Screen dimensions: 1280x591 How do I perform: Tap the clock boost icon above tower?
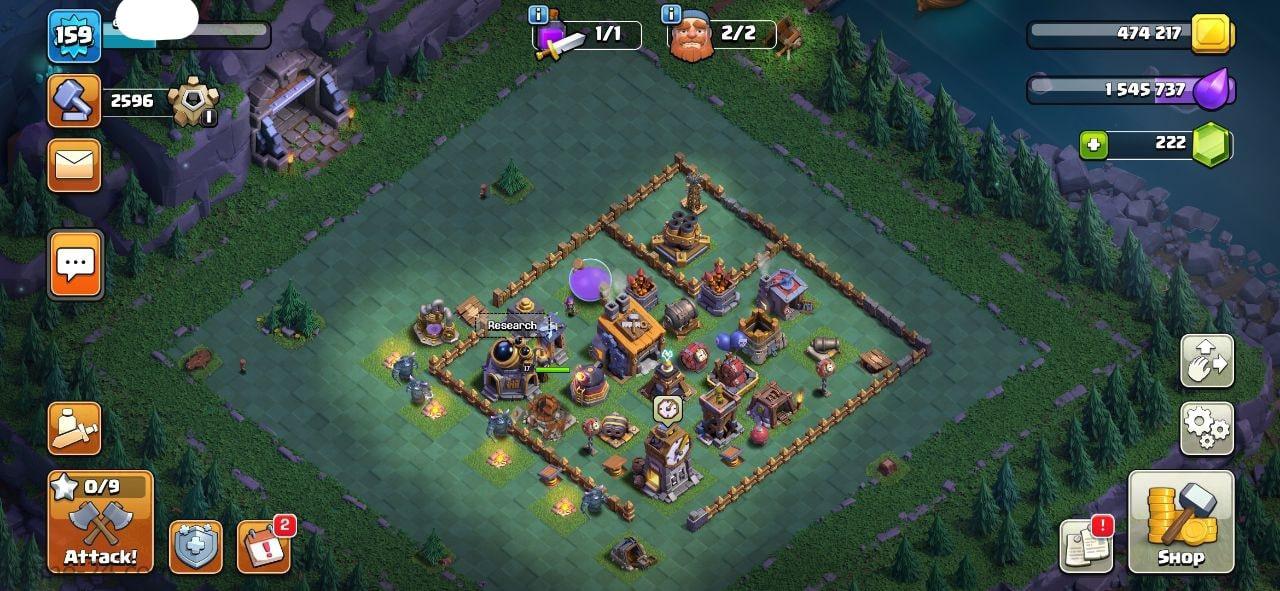(x=667, y=408)
